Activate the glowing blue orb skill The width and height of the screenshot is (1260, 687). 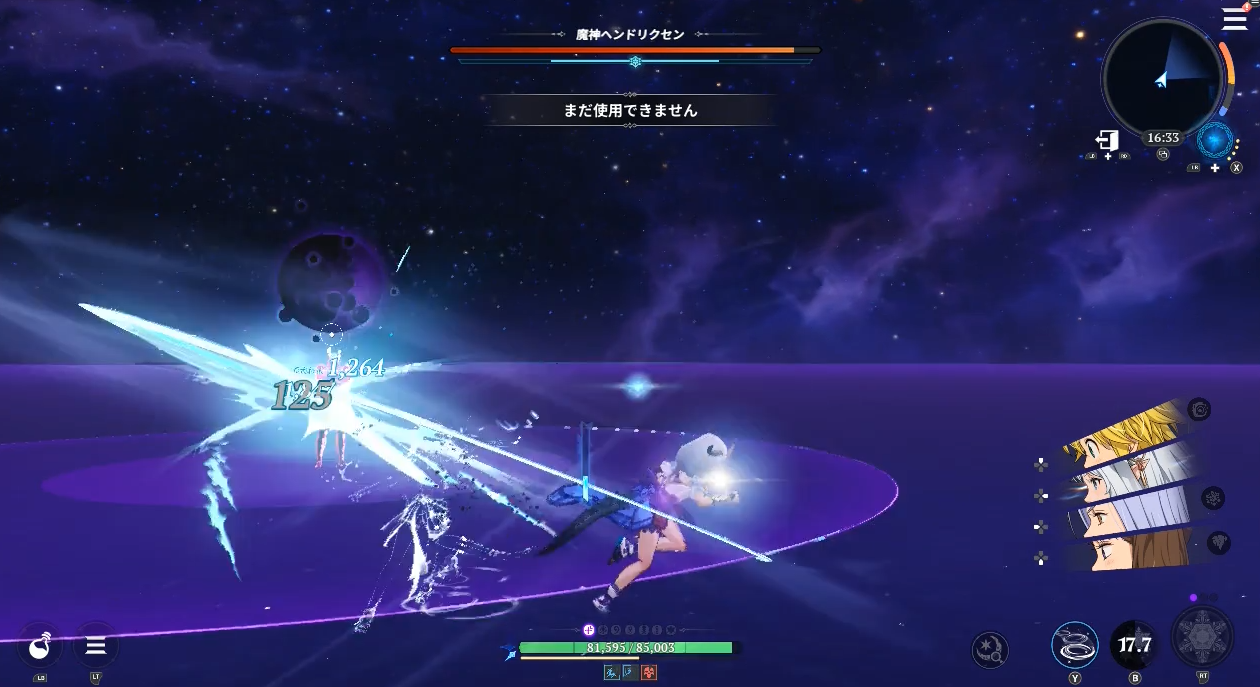click(1215, 141)
